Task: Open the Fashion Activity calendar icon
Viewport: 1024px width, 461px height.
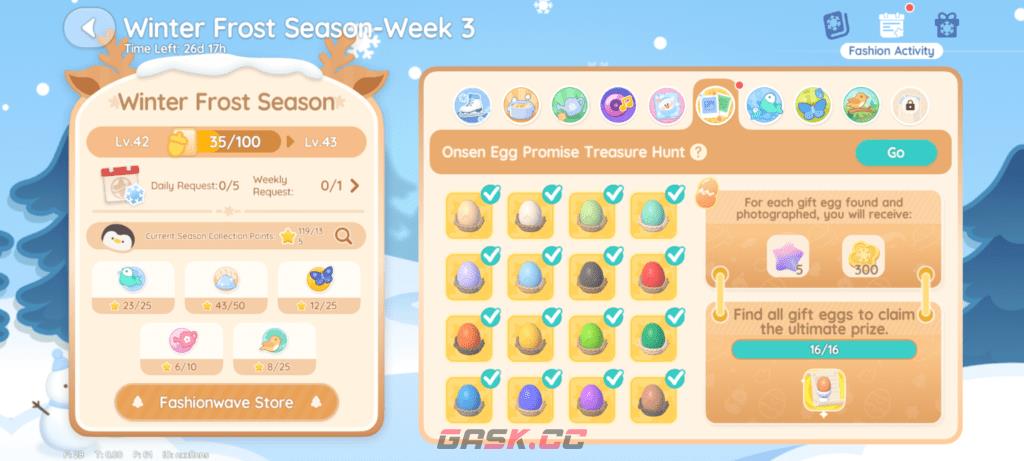Action: [x=890, y=26]
